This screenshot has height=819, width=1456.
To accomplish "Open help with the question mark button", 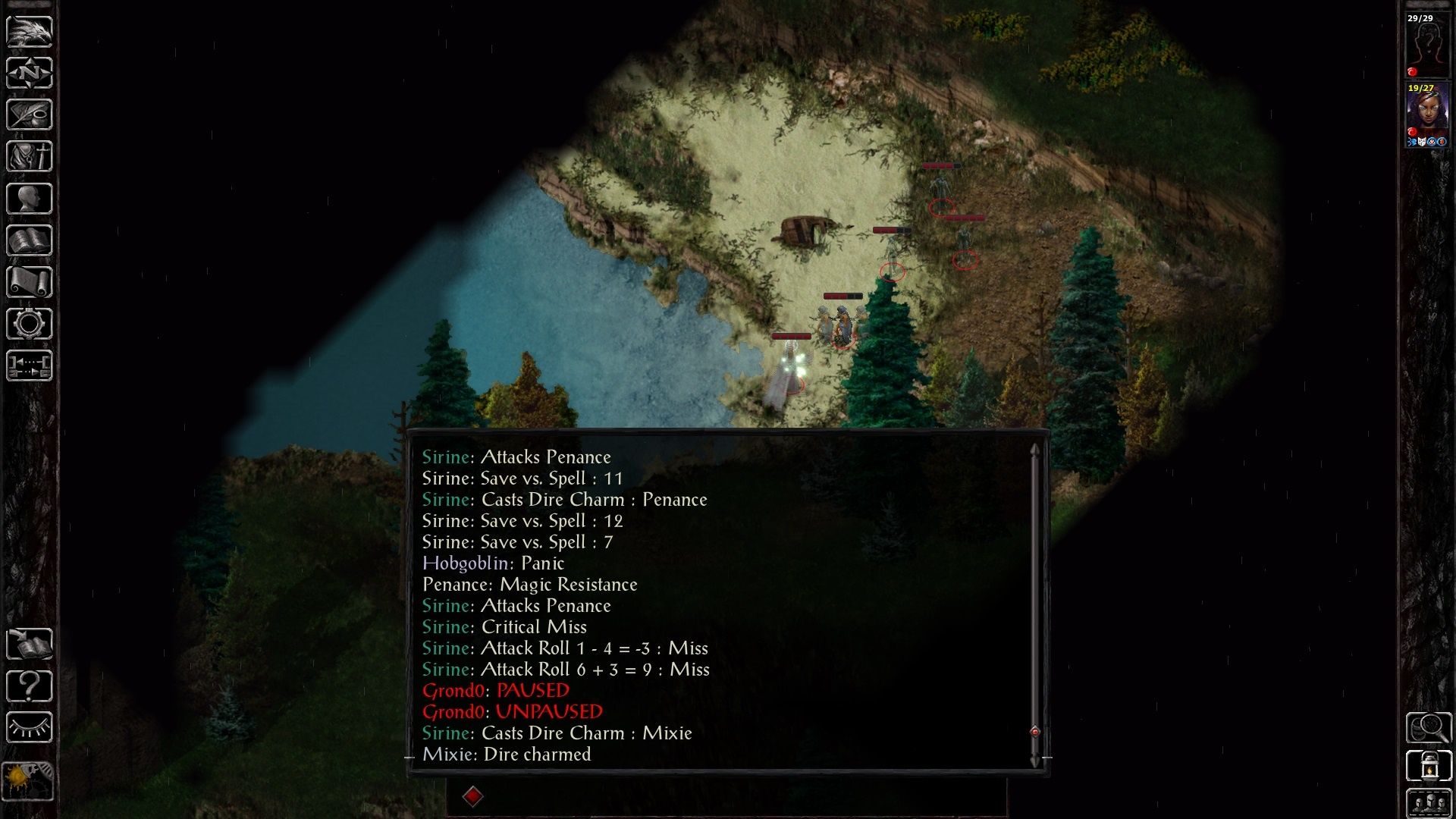I will point(30,686).
